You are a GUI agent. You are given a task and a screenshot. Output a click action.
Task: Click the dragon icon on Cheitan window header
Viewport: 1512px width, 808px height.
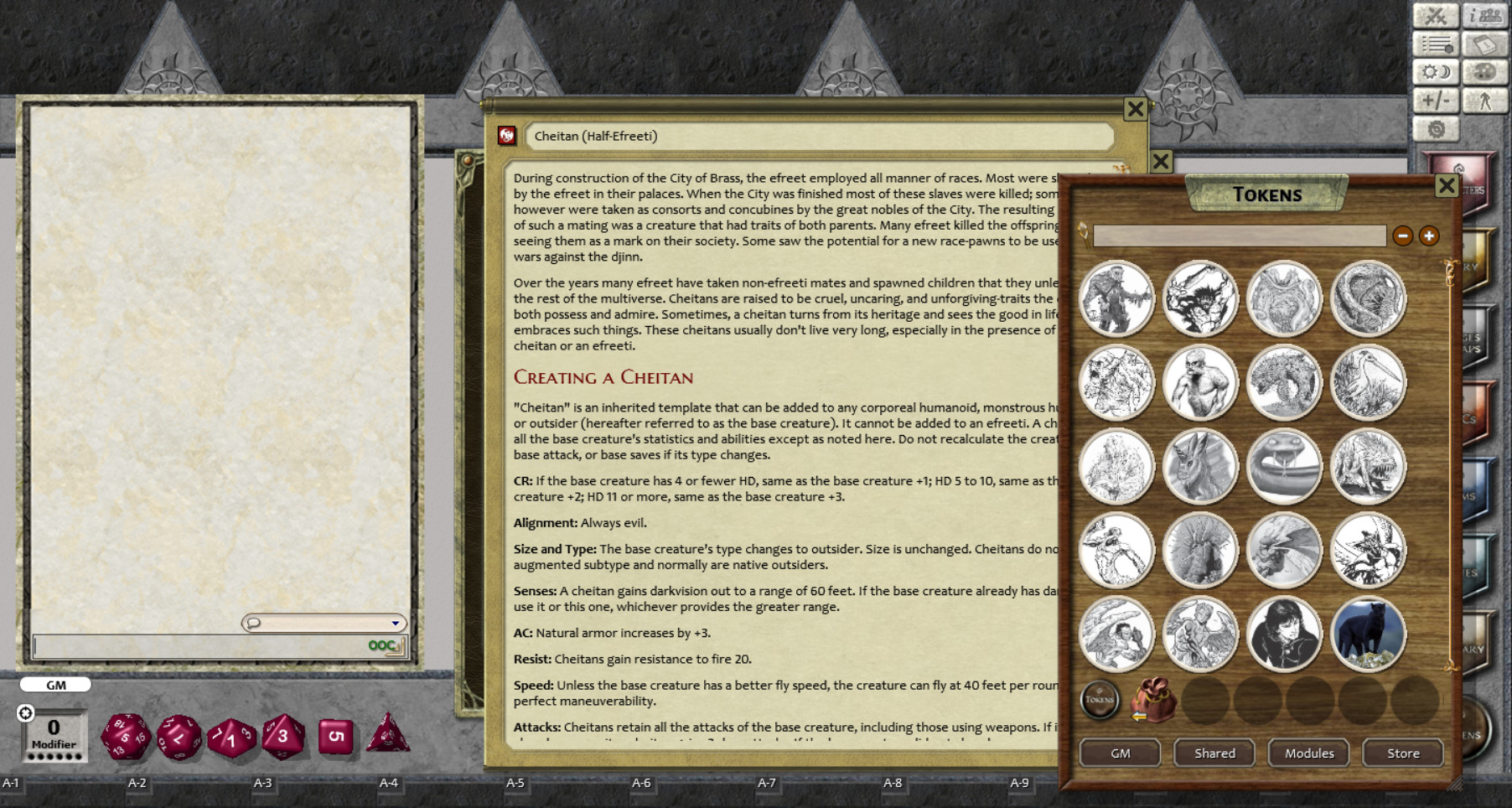[x=506, y=137]
